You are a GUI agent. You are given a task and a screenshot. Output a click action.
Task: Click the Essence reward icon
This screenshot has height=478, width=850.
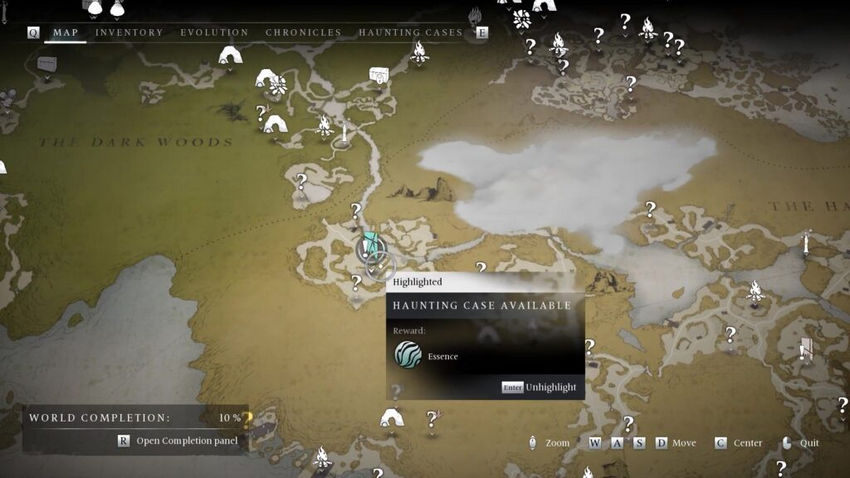click(408, 355)
